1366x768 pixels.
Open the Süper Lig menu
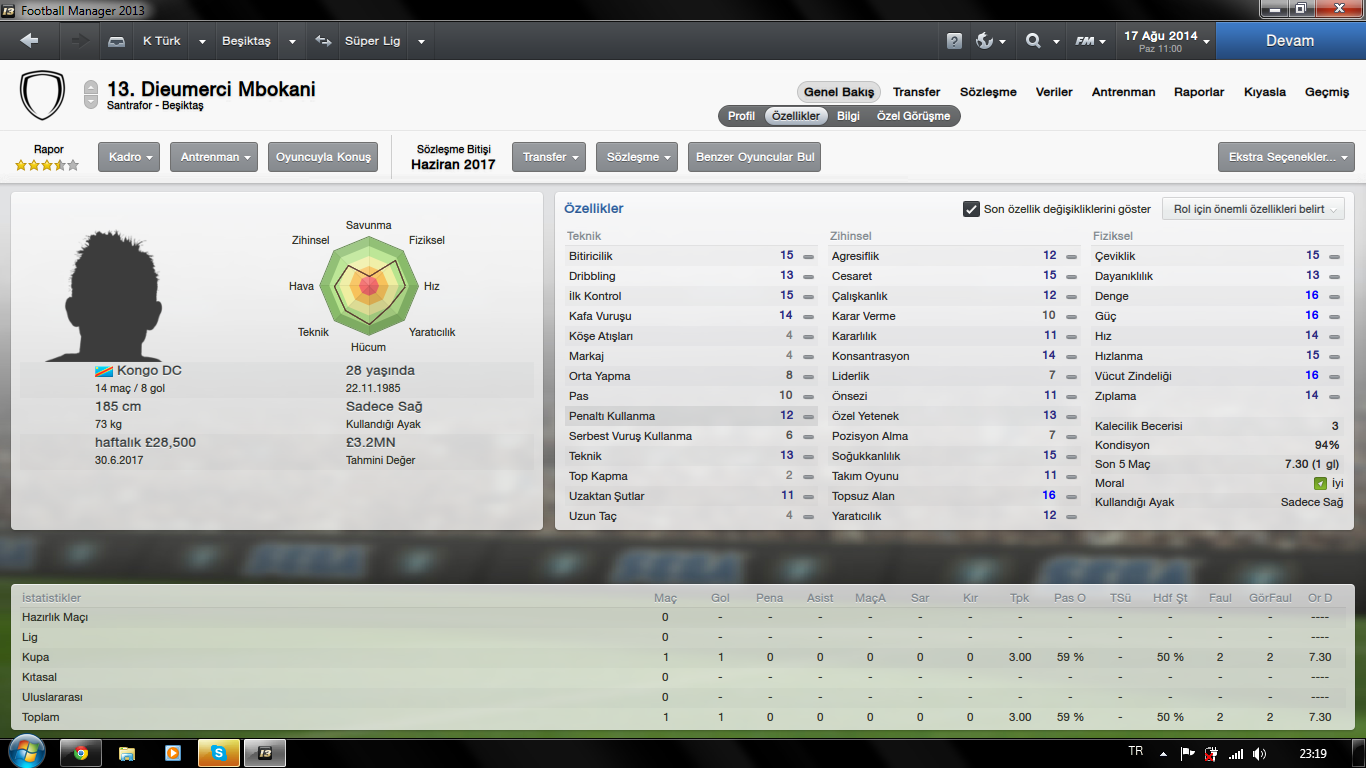tap(372, 41)
